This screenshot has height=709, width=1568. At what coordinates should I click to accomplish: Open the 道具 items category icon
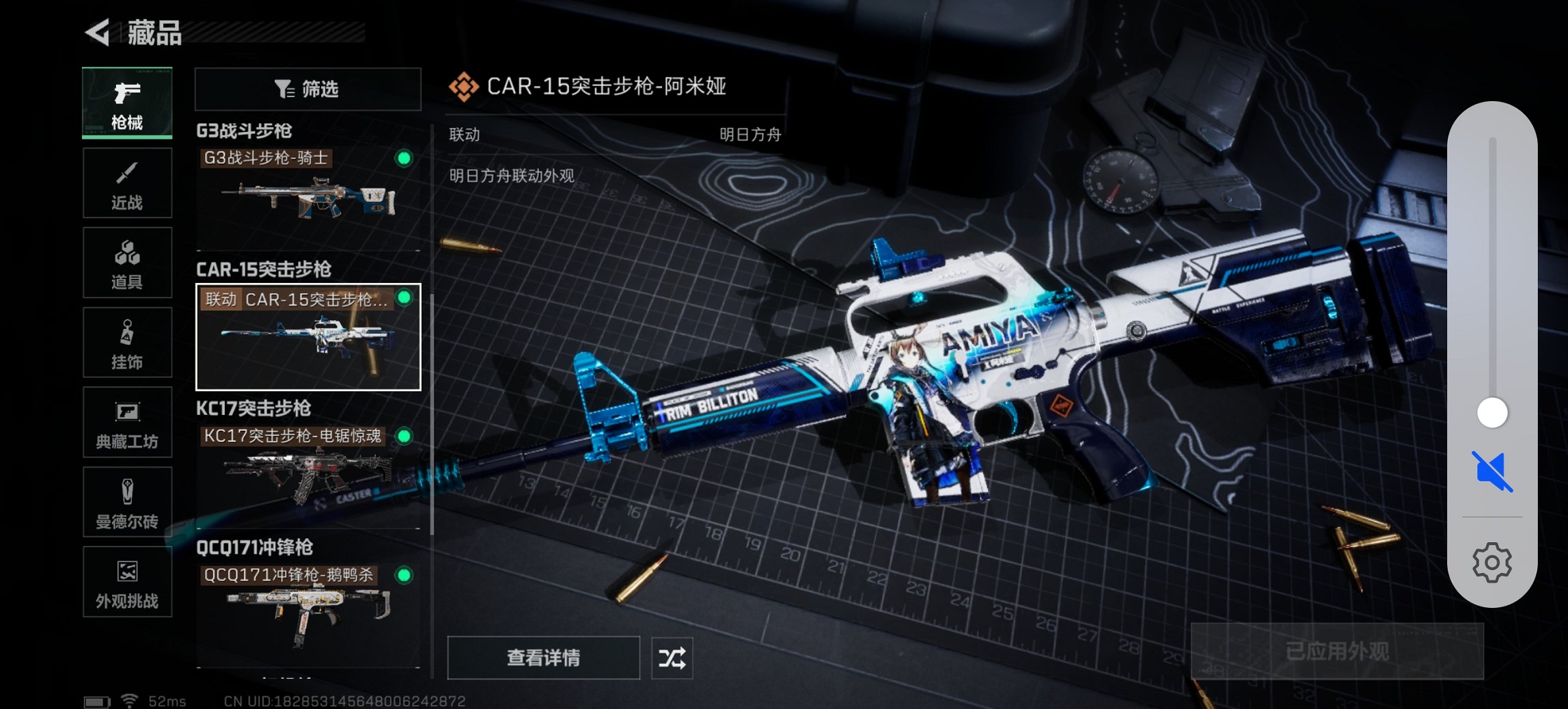(x=127, y=263)
